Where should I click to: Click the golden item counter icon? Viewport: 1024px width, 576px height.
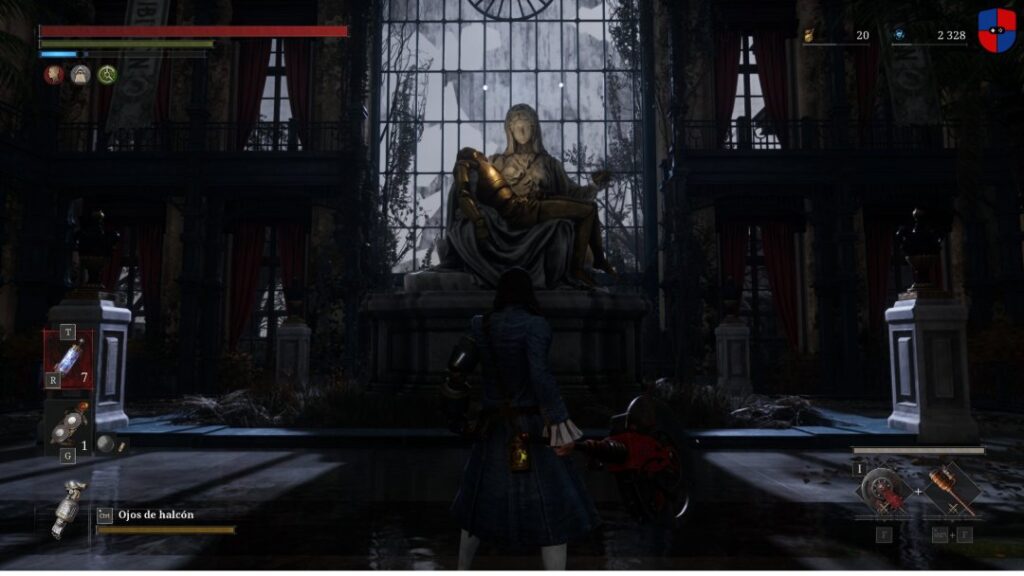click(807, 35)
